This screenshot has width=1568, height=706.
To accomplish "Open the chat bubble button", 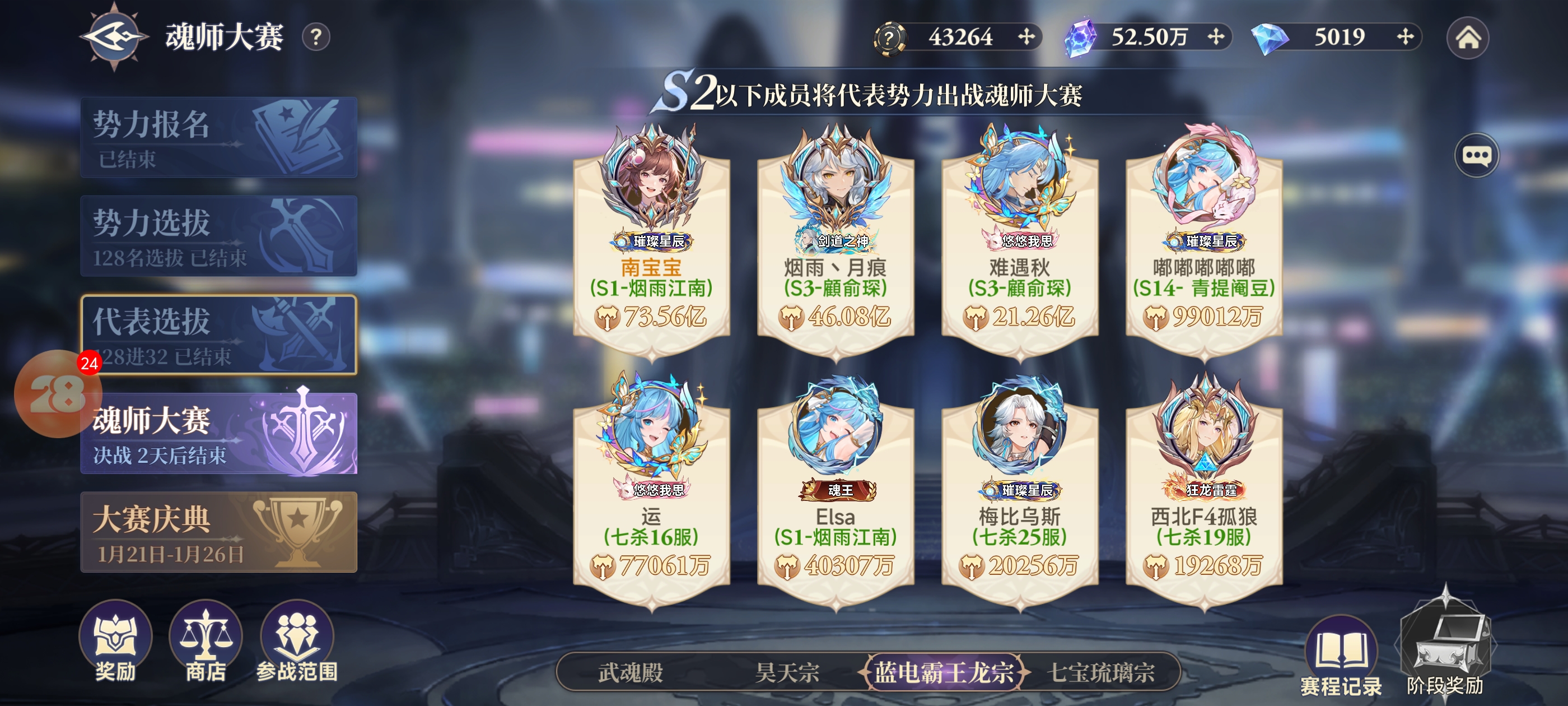I will point(1476,155).
